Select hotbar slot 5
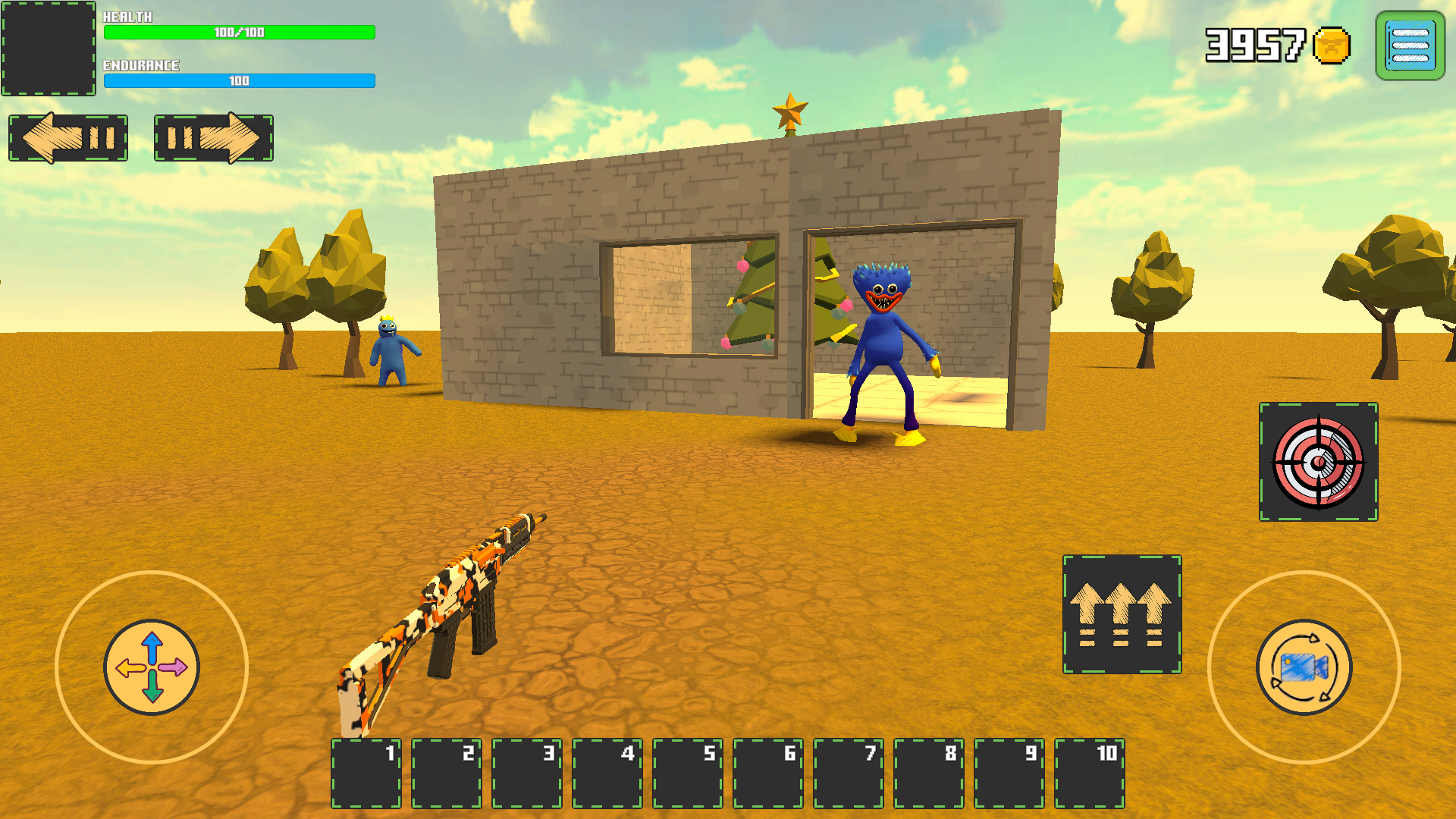Image resolution: width=1456 pixels, height=819 pixels. tap(688, 775)
